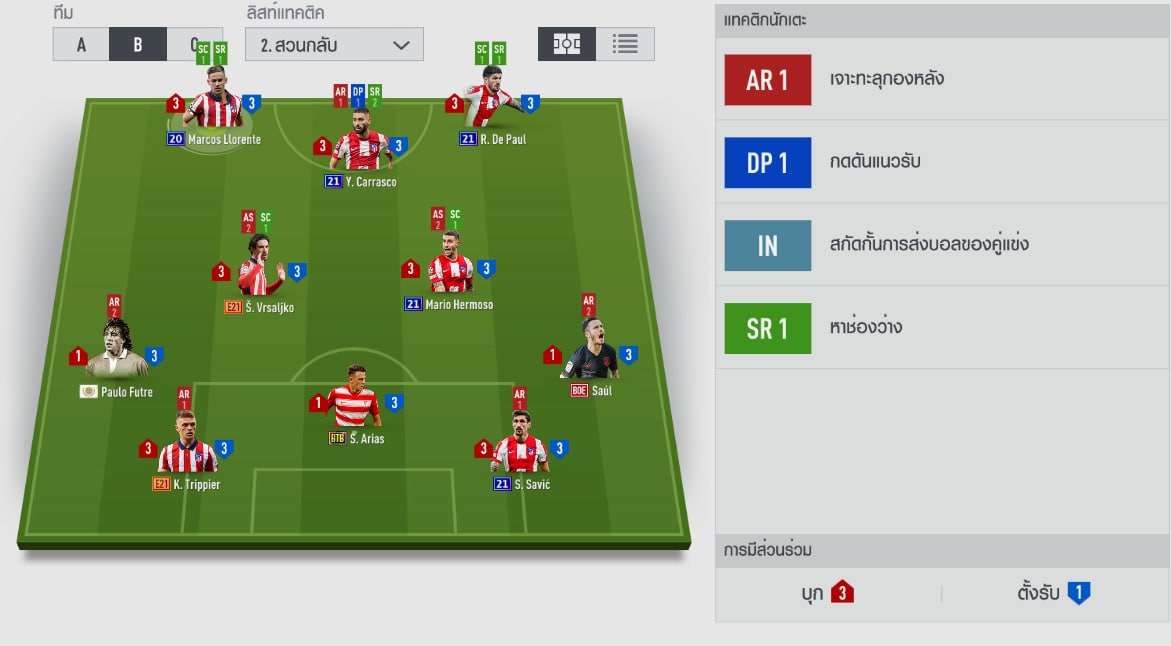The height and width of the screenshot is (646, 1171).
Task: Open the tactic list dropdown
Action: pyautogui.click(x=334, y=44)
